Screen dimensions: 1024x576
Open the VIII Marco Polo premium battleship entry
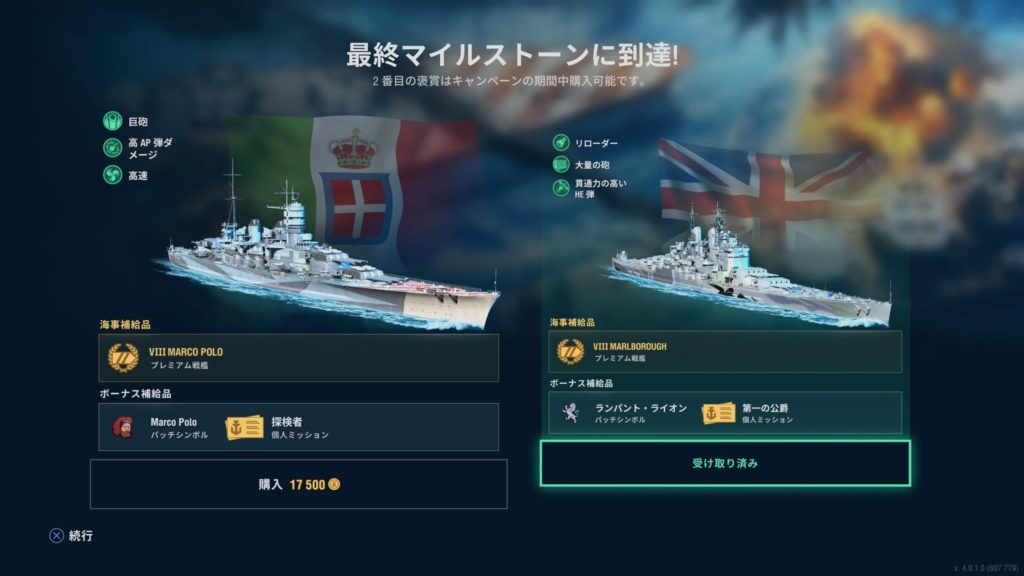point(298,357)
